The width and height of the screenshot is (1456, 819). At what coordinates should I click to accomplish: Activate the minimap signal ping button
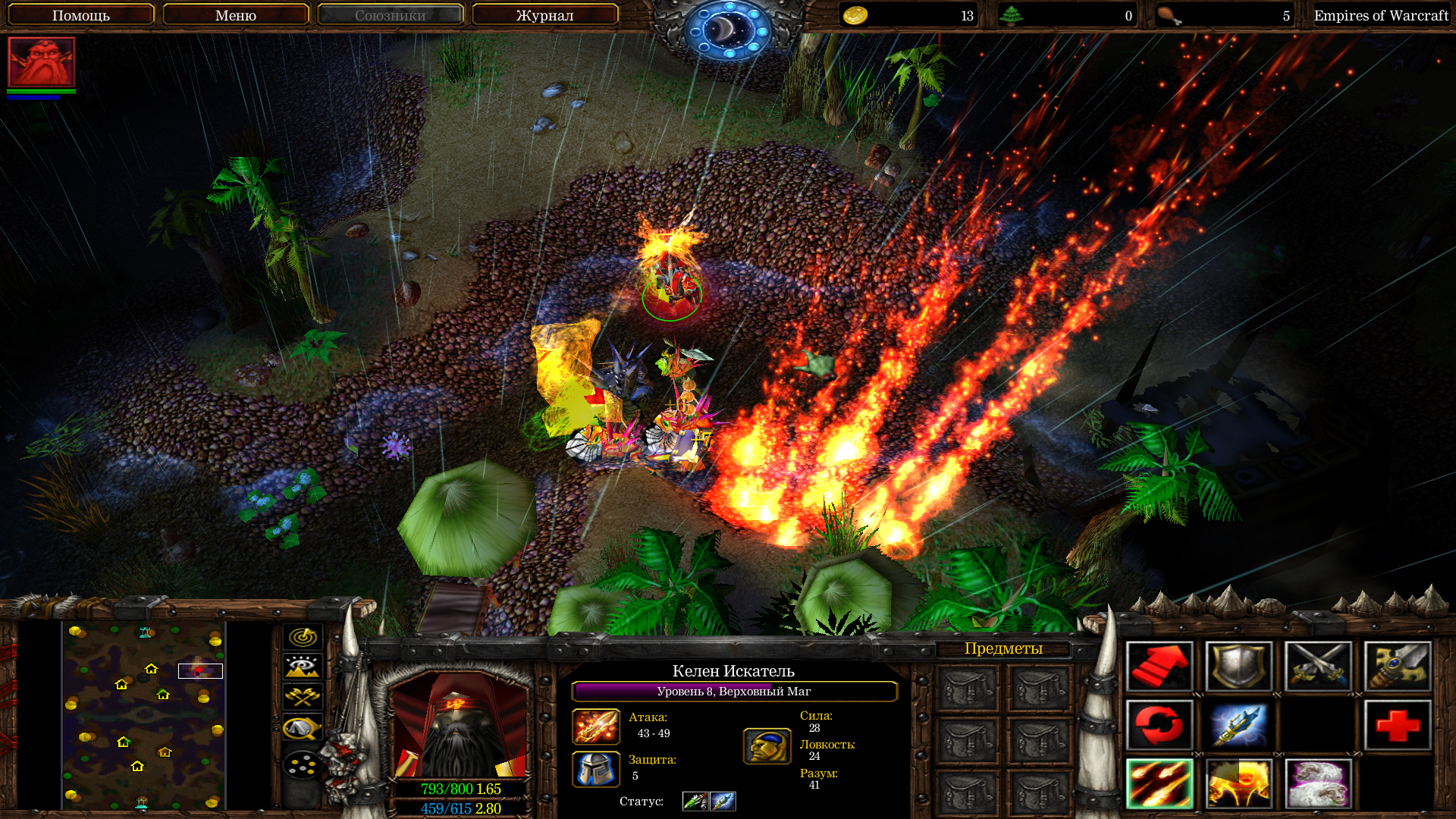point(303,637)
